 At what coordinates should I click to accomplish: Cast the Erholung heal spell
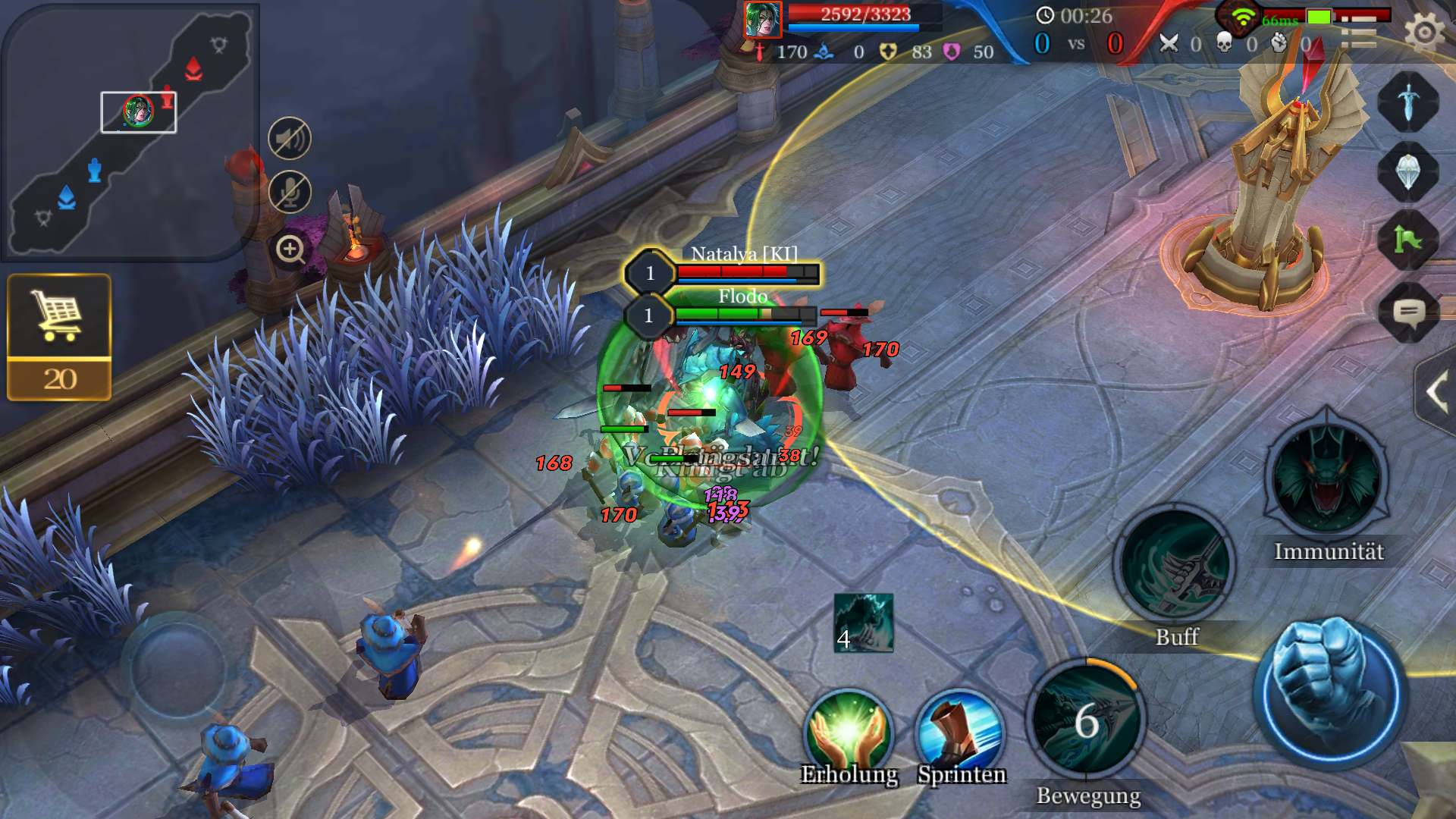[849, 733]
